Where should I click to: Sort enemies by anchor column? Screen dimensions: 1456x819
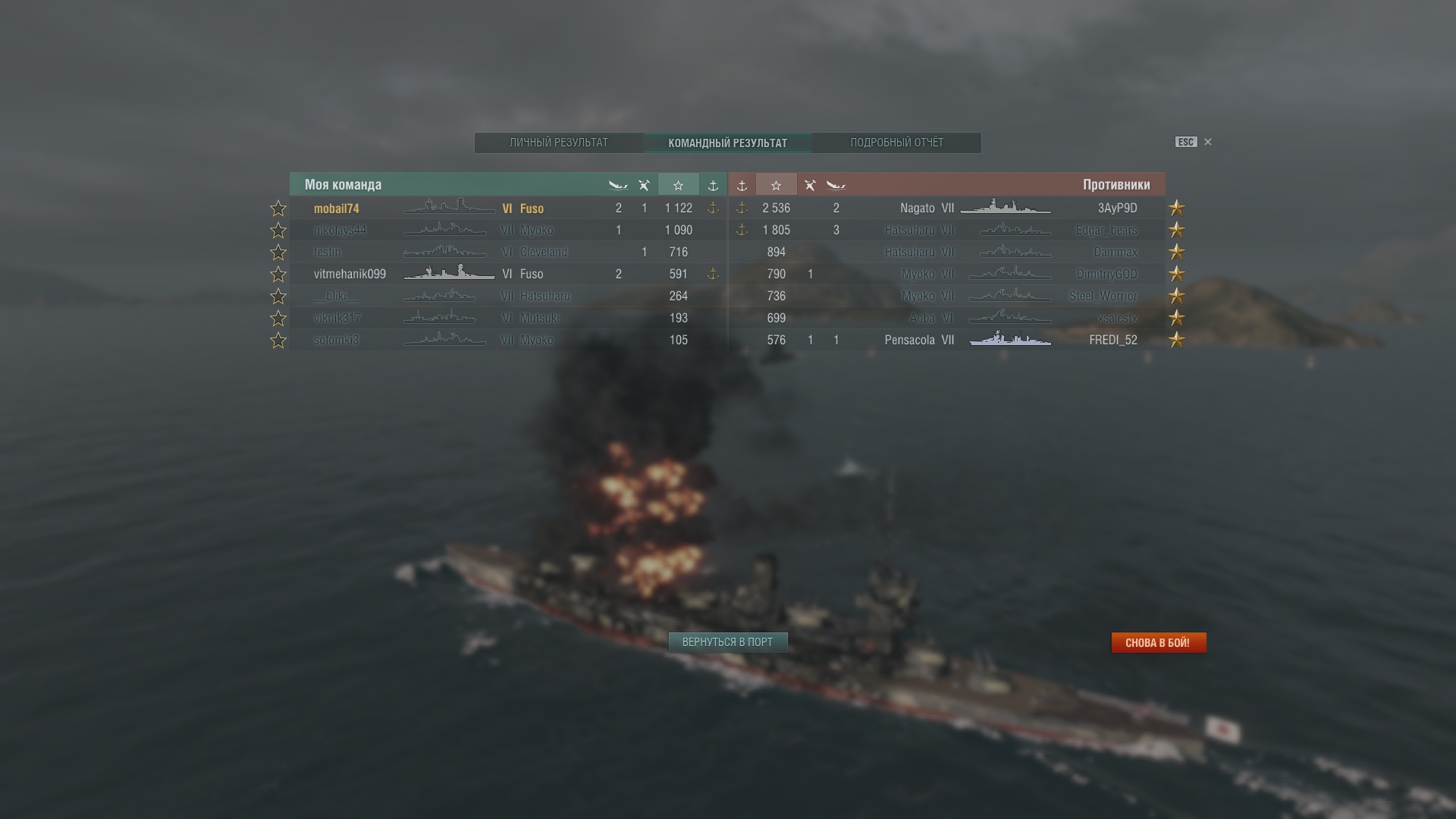point(742,185)
